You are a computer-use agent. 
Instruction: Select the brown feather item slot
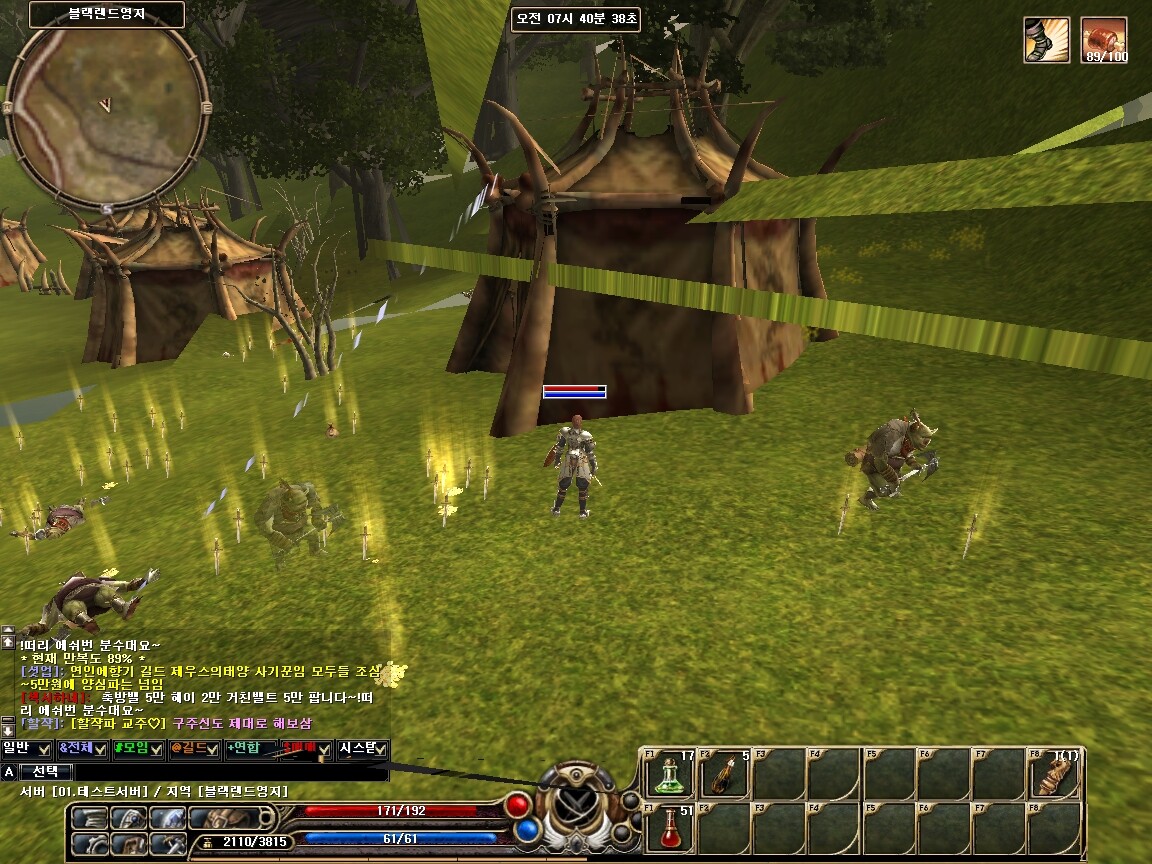point(724,775)
